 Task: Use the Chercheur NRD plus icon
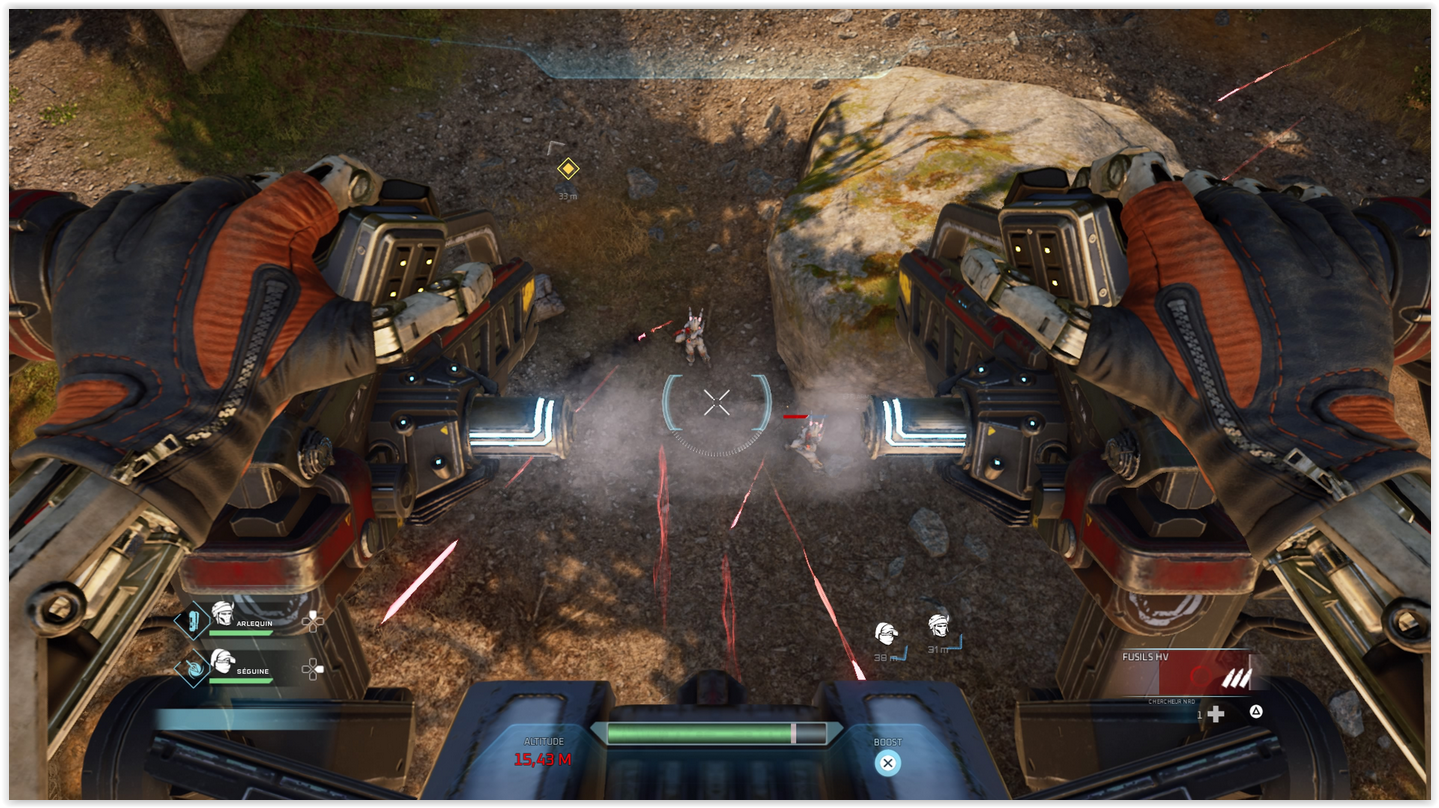point(1215,713)
